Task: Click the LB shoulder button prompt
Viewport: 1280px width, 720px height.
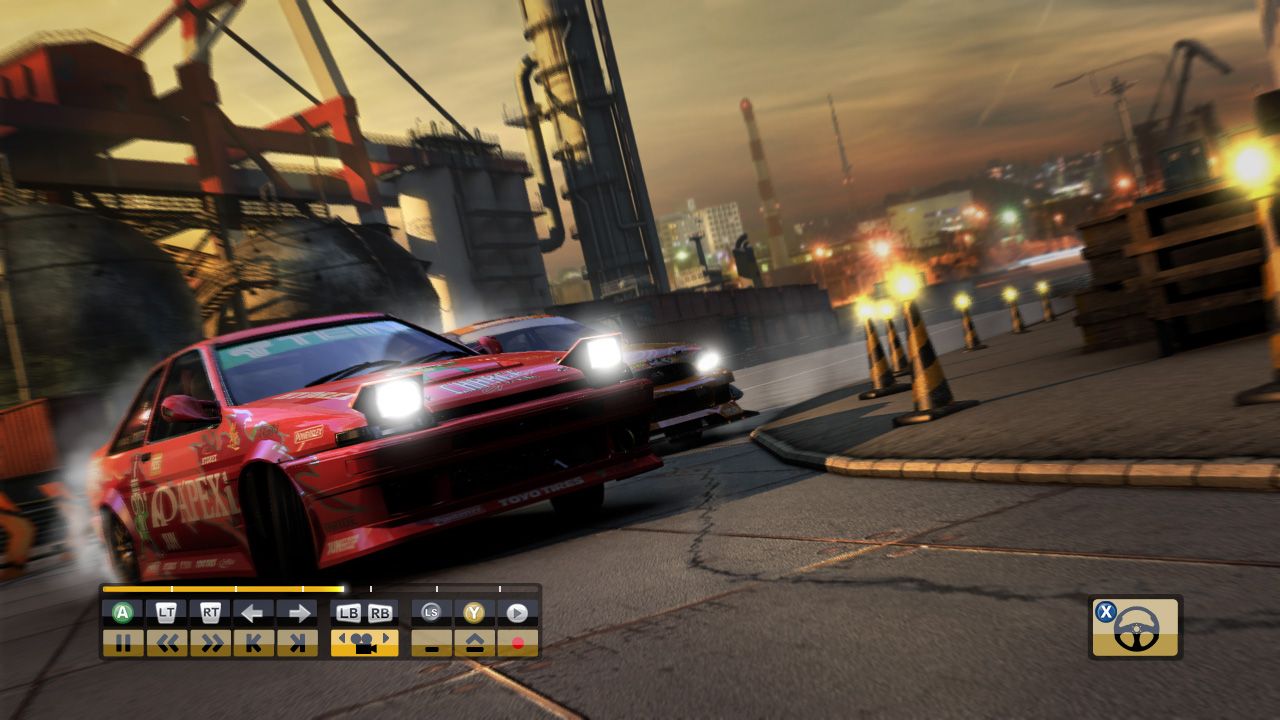Action: [x=348, y=612]
